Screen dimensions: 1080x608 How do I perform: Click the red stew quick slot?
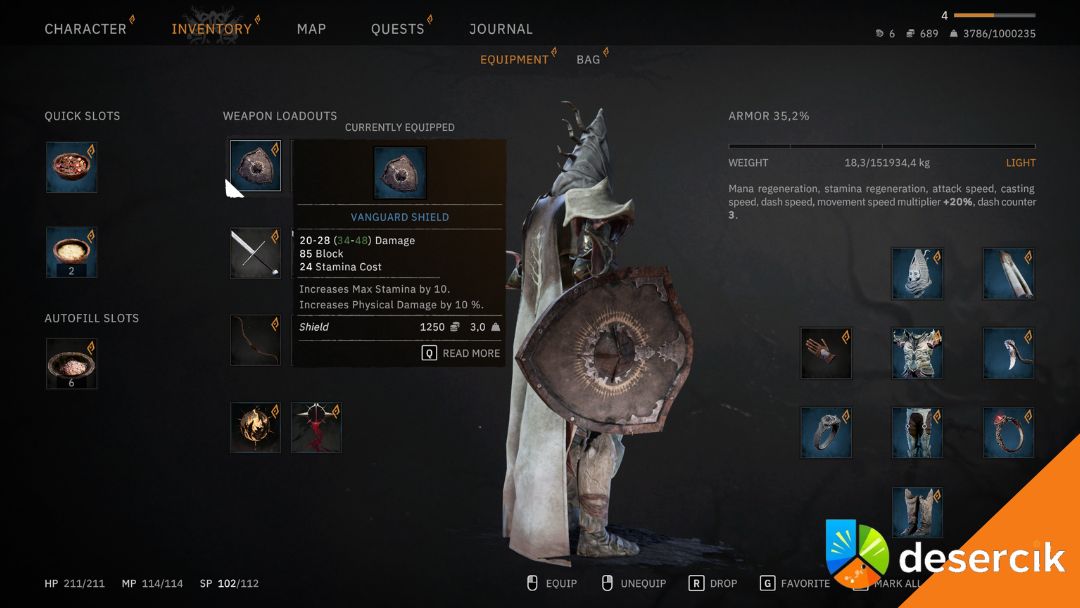(x=71, y=167)
